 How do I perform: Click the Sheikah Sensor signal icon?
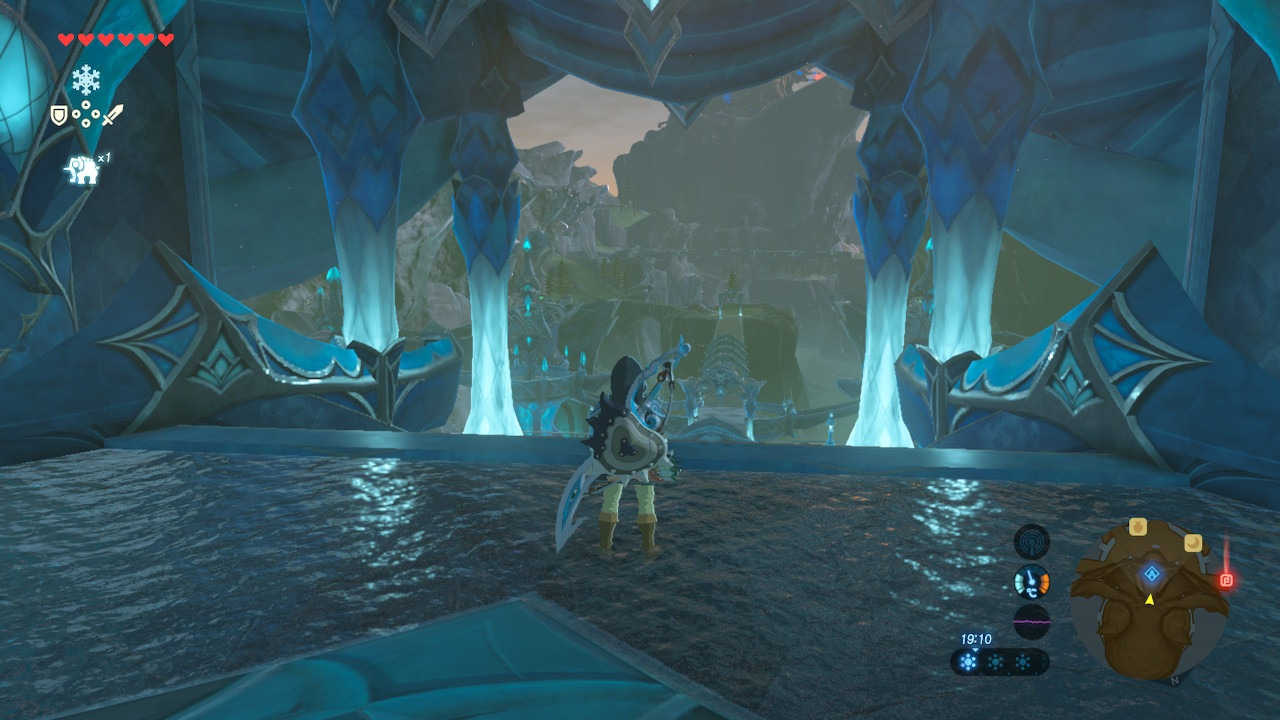pos(1031,542)
